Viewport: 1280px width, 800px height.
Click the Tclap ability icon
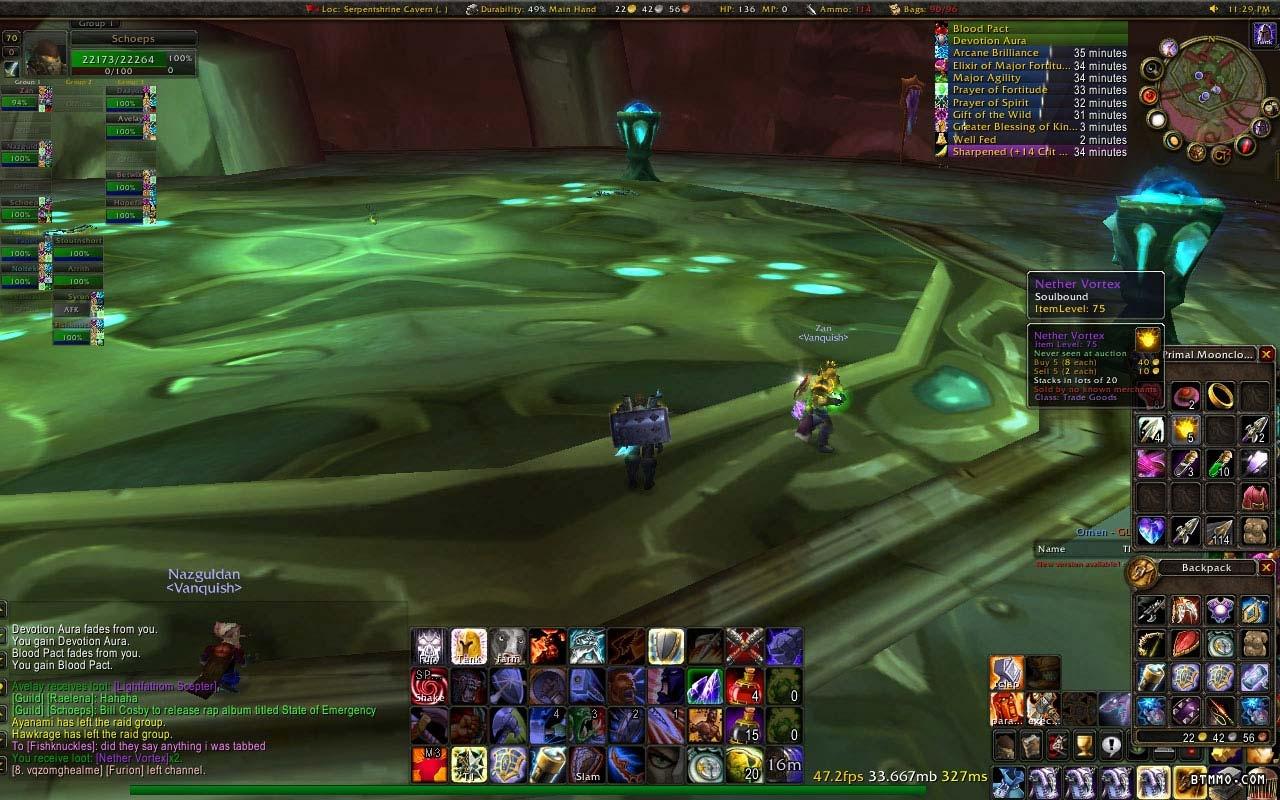click(1006, 674)
